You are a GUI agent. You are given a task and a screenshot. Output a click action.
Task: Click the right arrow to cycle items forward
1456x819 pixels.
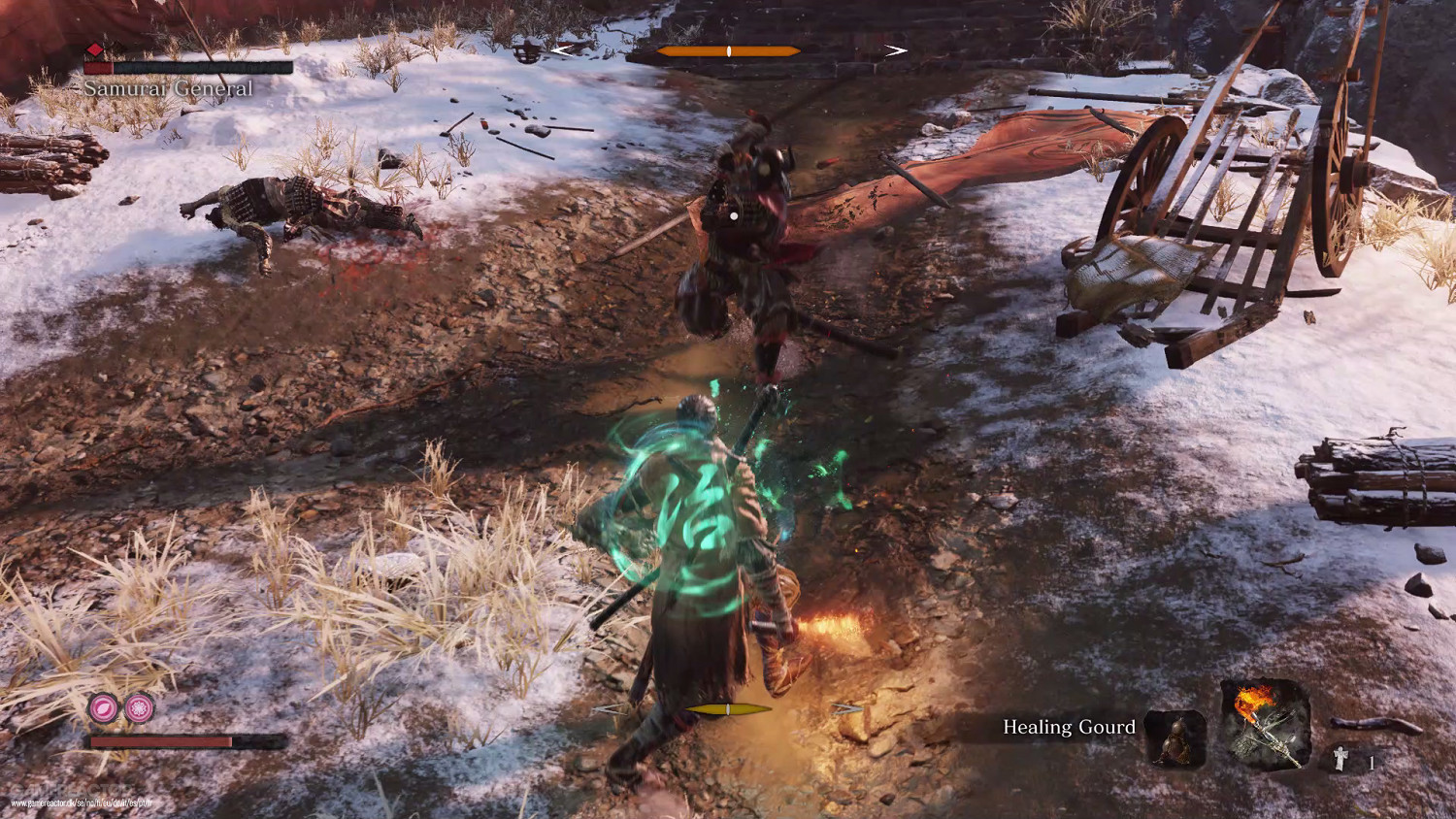(895, 49)
